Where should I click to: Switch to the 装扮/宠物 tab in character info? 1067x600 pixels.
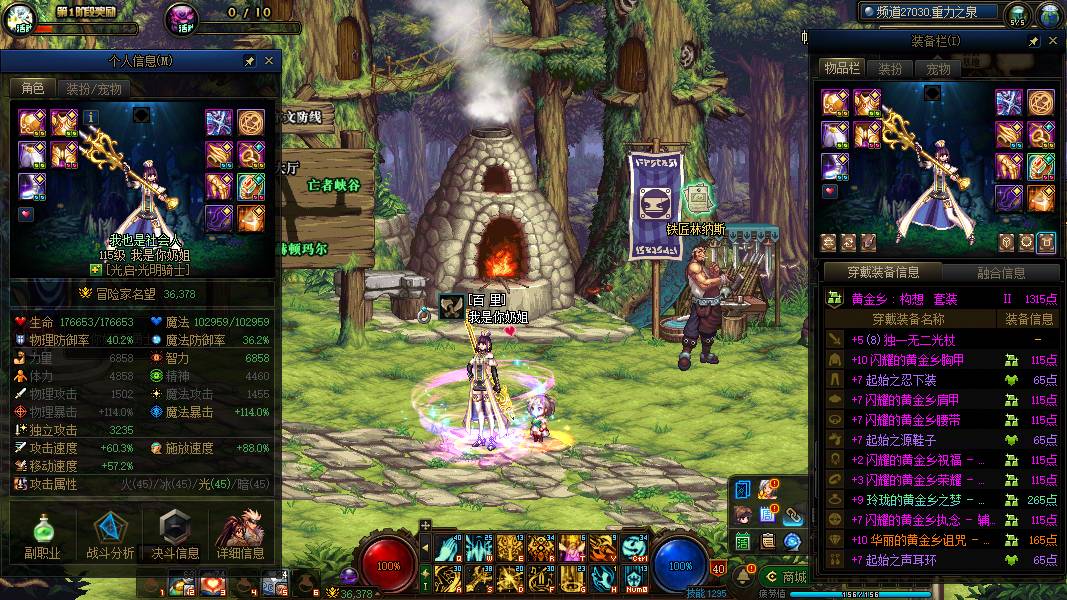tap(94, 89)
